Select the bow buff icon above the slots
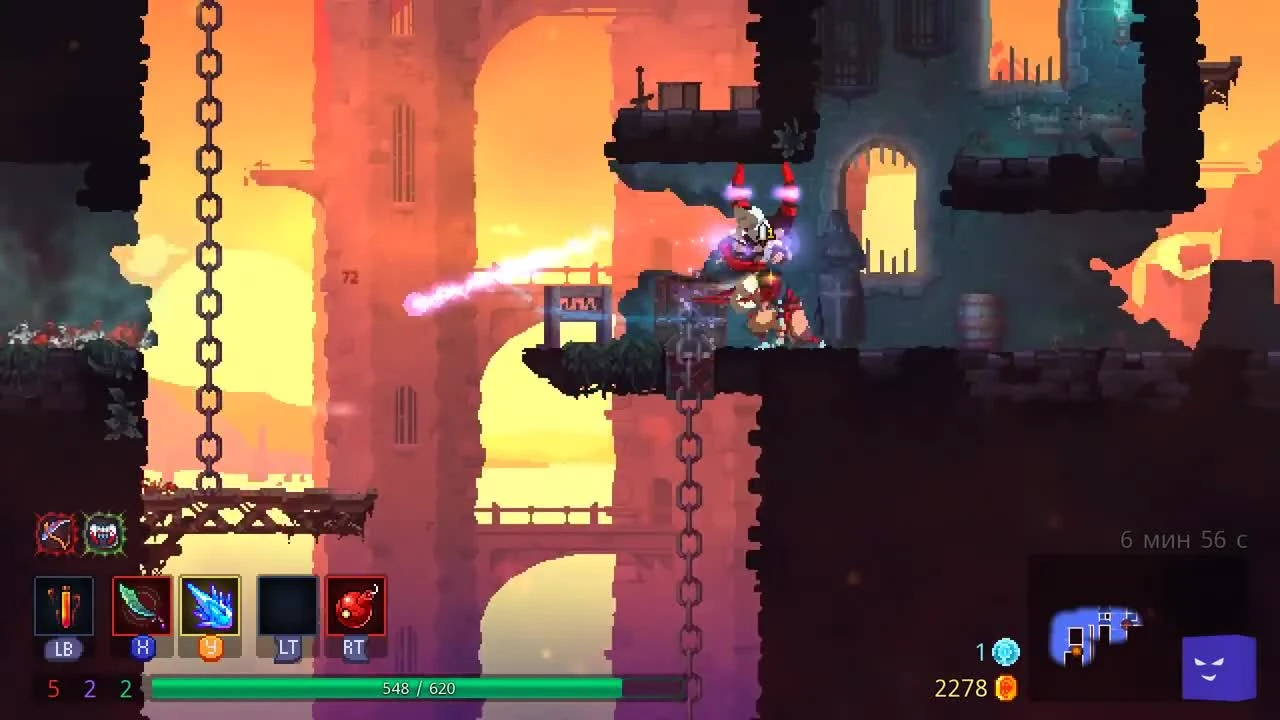Screen dimensions: 1280x720 (57, 533)
